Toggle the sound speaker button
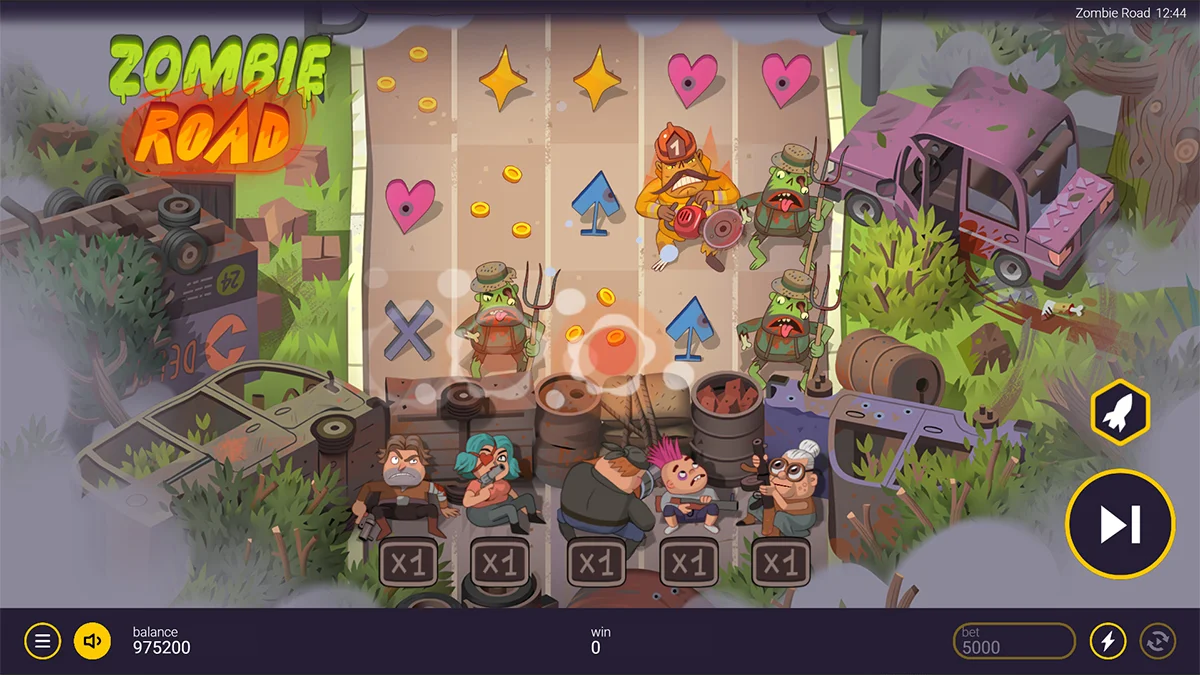Image resolution: width=1200 pixels, height=675 pixels. click(x=93, y=641)
